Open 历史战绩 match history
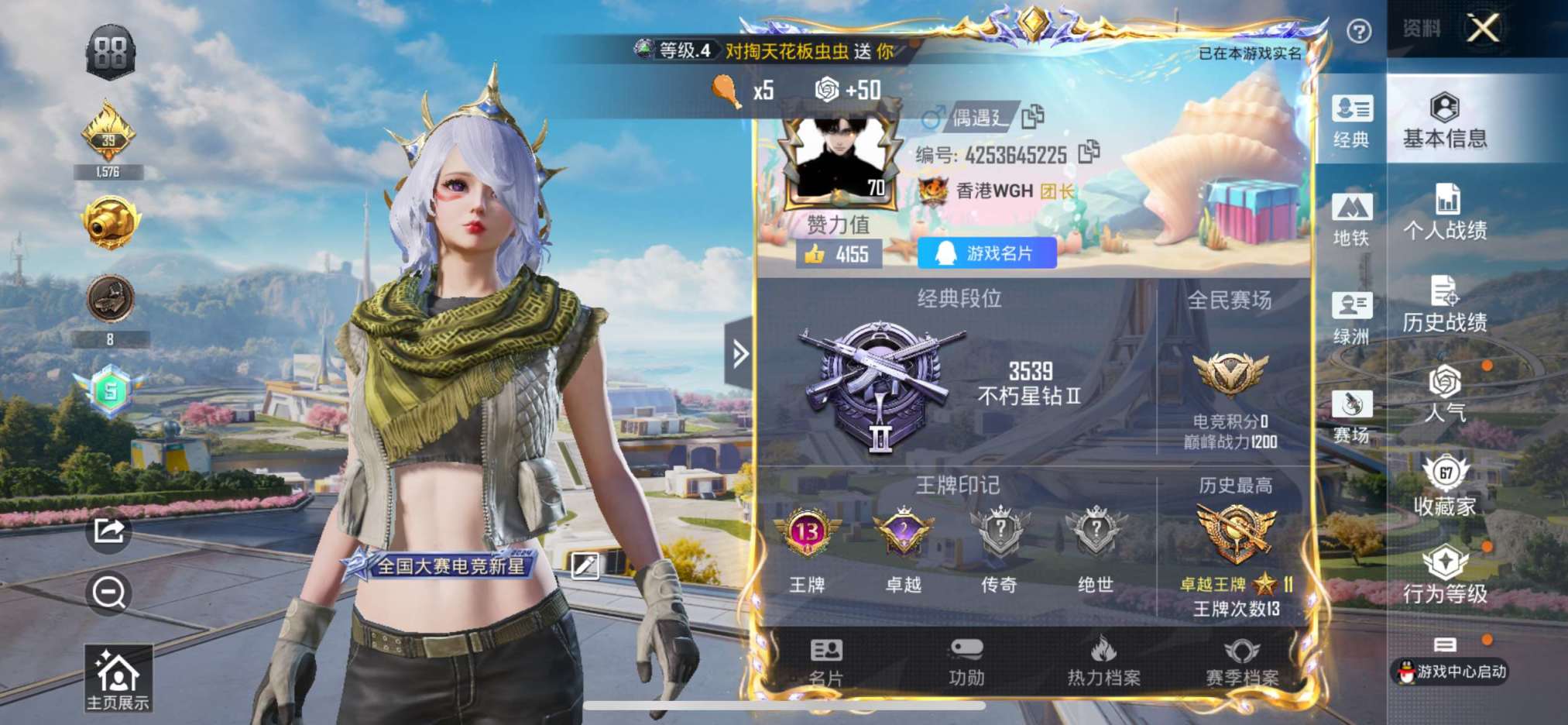 1445,304
